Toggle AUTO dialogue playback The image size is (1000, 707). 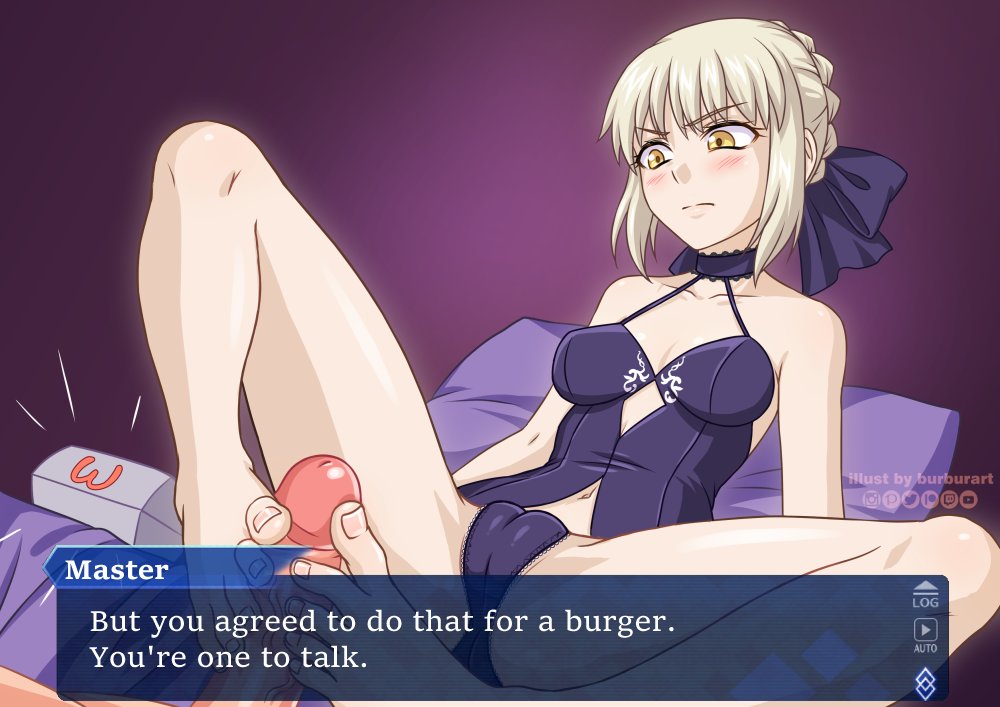(x=926, y=635)
